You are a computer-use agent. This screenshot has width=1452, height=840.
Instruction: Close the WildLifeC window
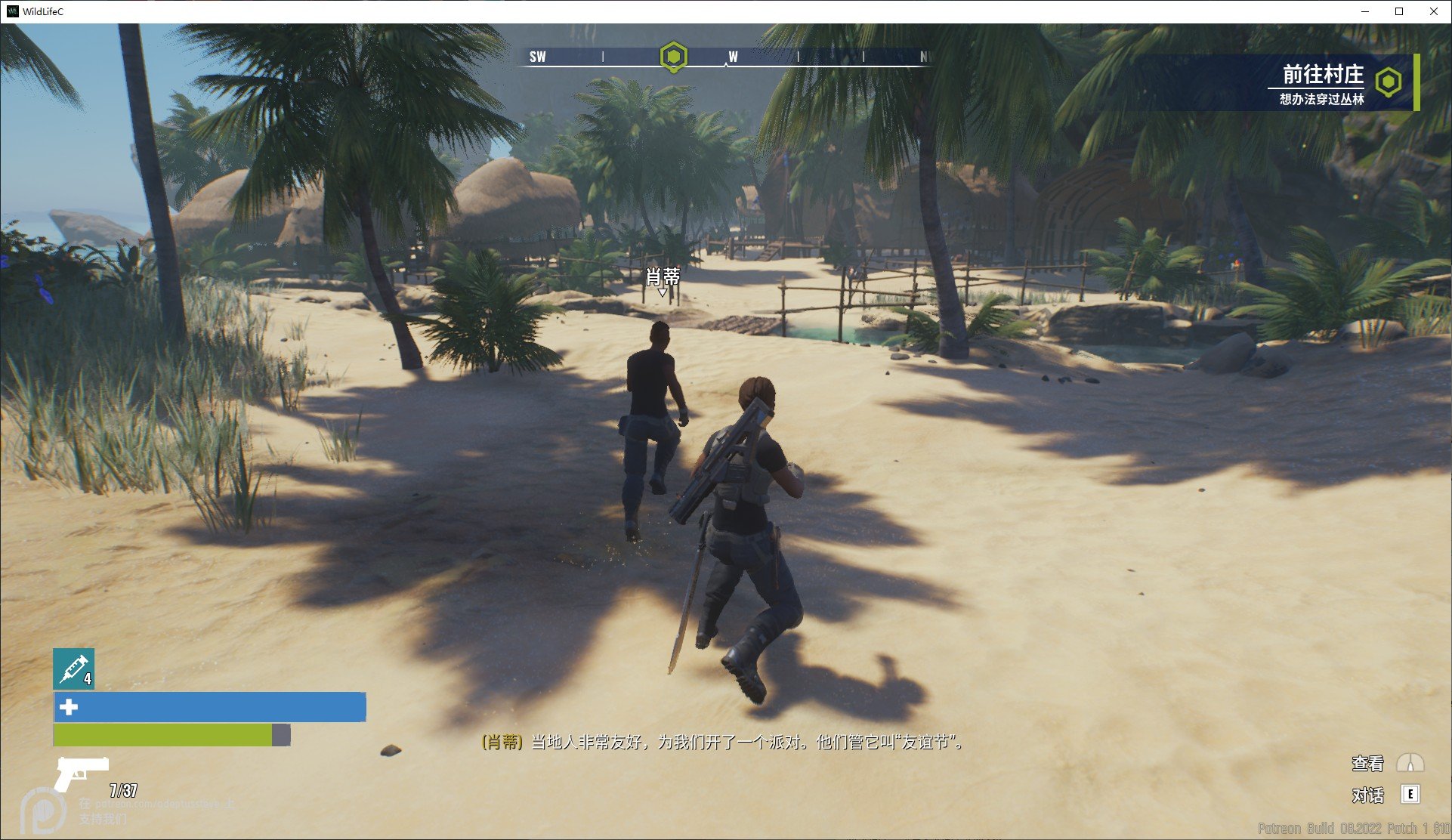(1433, 11)
